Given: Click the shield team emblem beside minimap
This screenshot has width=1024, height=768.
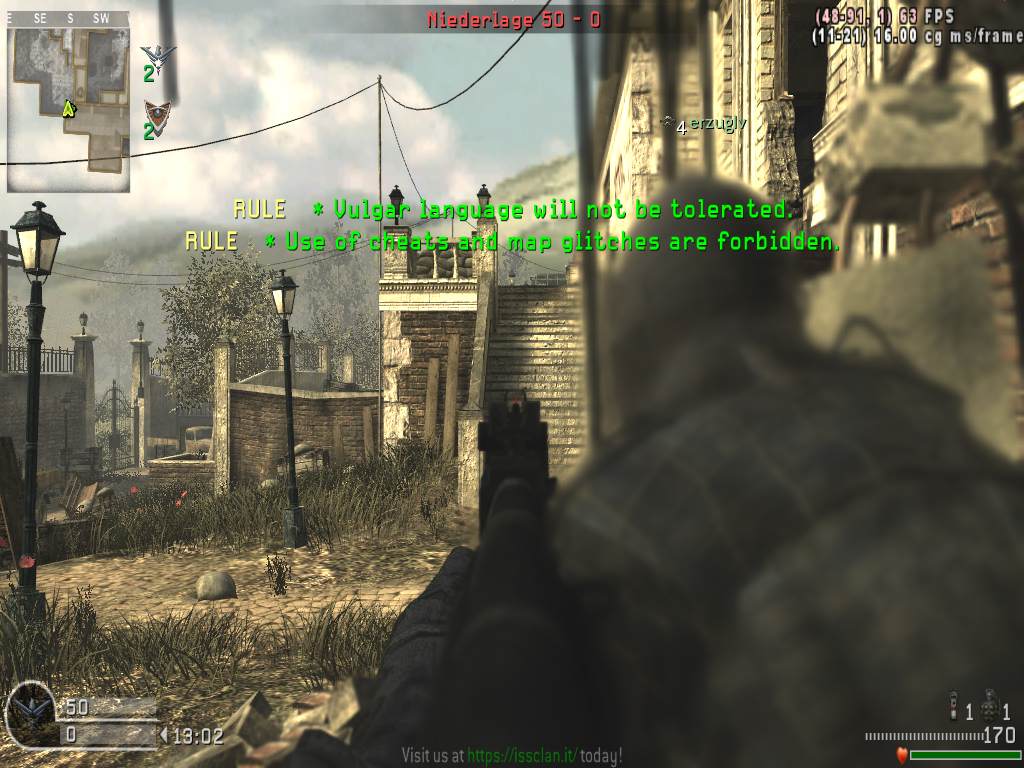Looking at the screenshot, I should coord(155,112).
